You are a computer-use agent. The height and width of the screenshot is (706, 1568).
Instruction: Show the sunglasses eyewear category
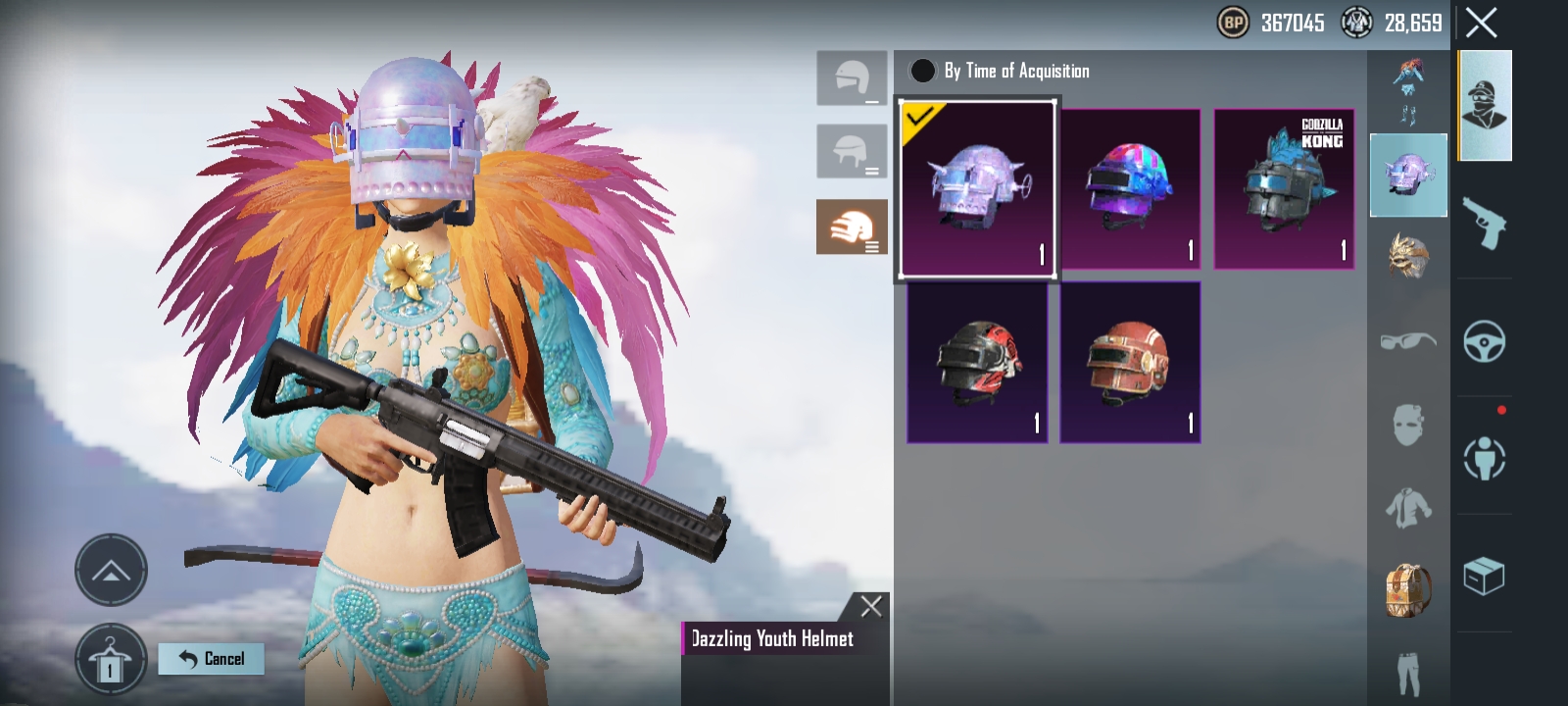[1408, 340]
